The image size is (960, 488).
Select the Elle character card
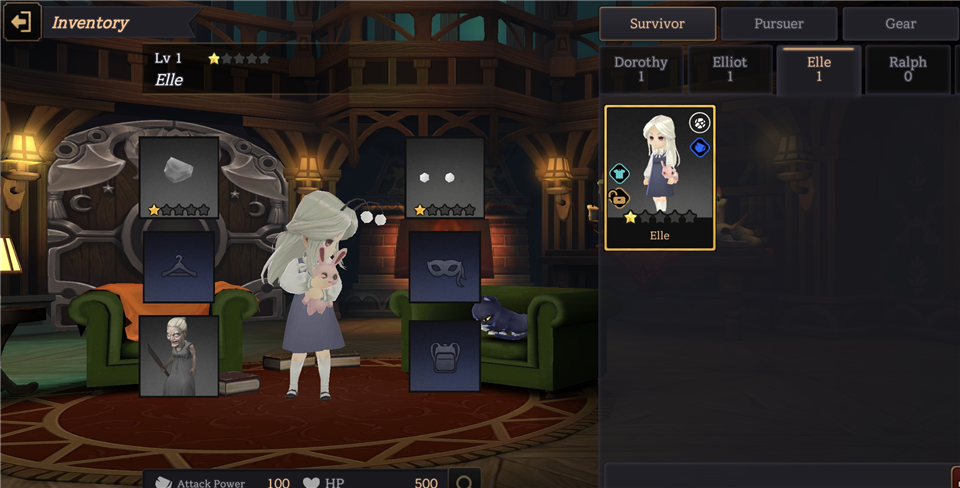[660, 177]
